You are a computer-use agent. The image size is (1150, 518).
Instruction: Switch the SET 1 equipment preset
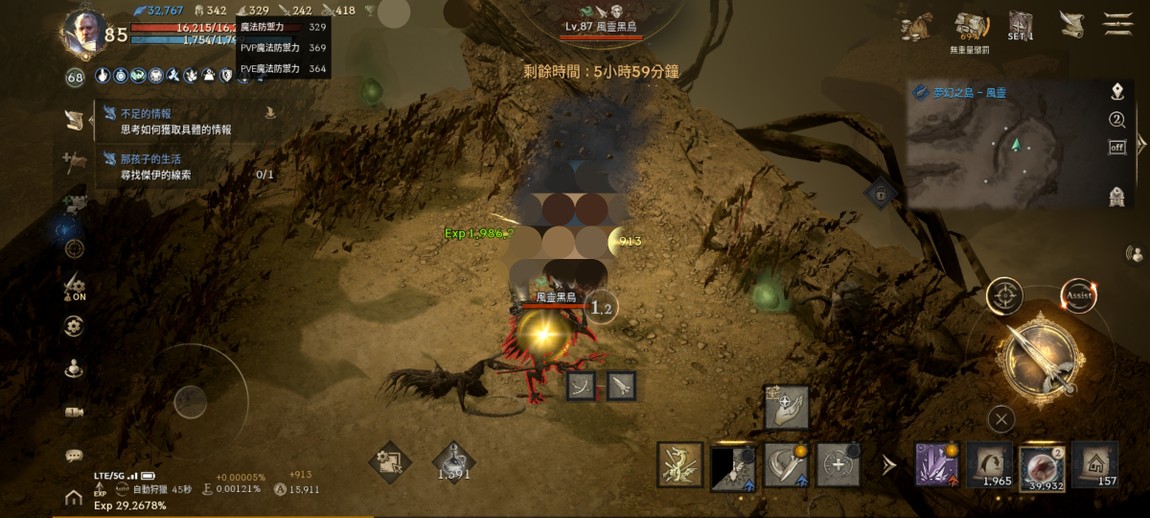[1020, 25]
